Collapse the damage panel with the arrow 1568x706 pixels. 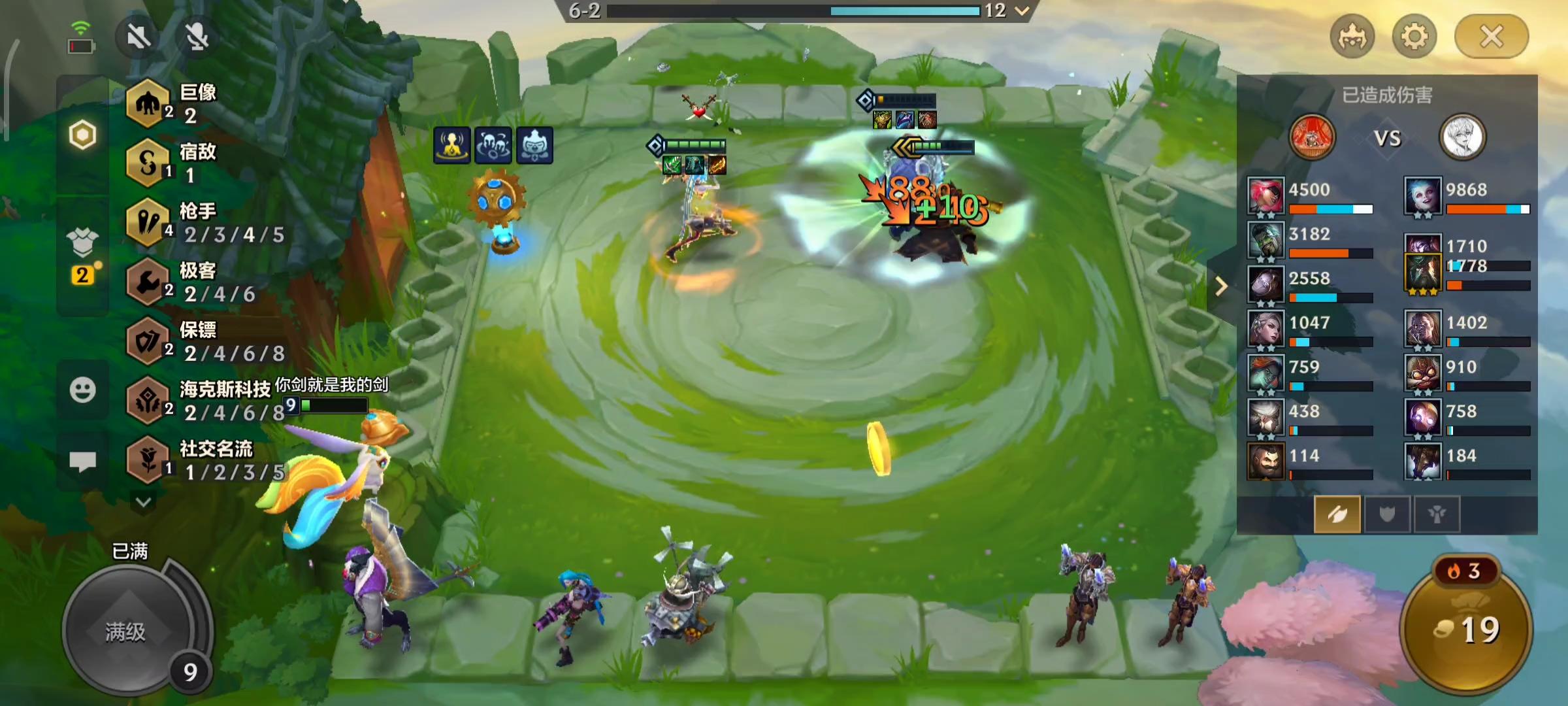pos(1220,286)
